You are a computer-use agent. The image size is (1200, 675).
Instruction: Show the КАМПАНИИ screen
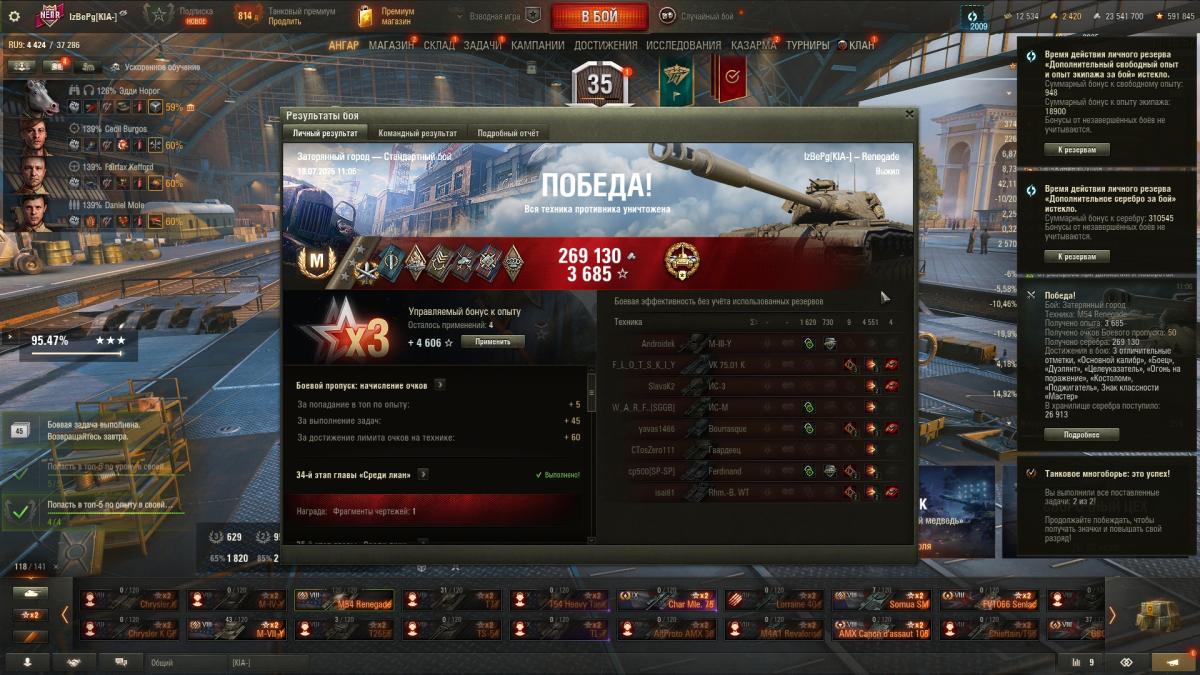pyautogui.click(x=537, y=45)
